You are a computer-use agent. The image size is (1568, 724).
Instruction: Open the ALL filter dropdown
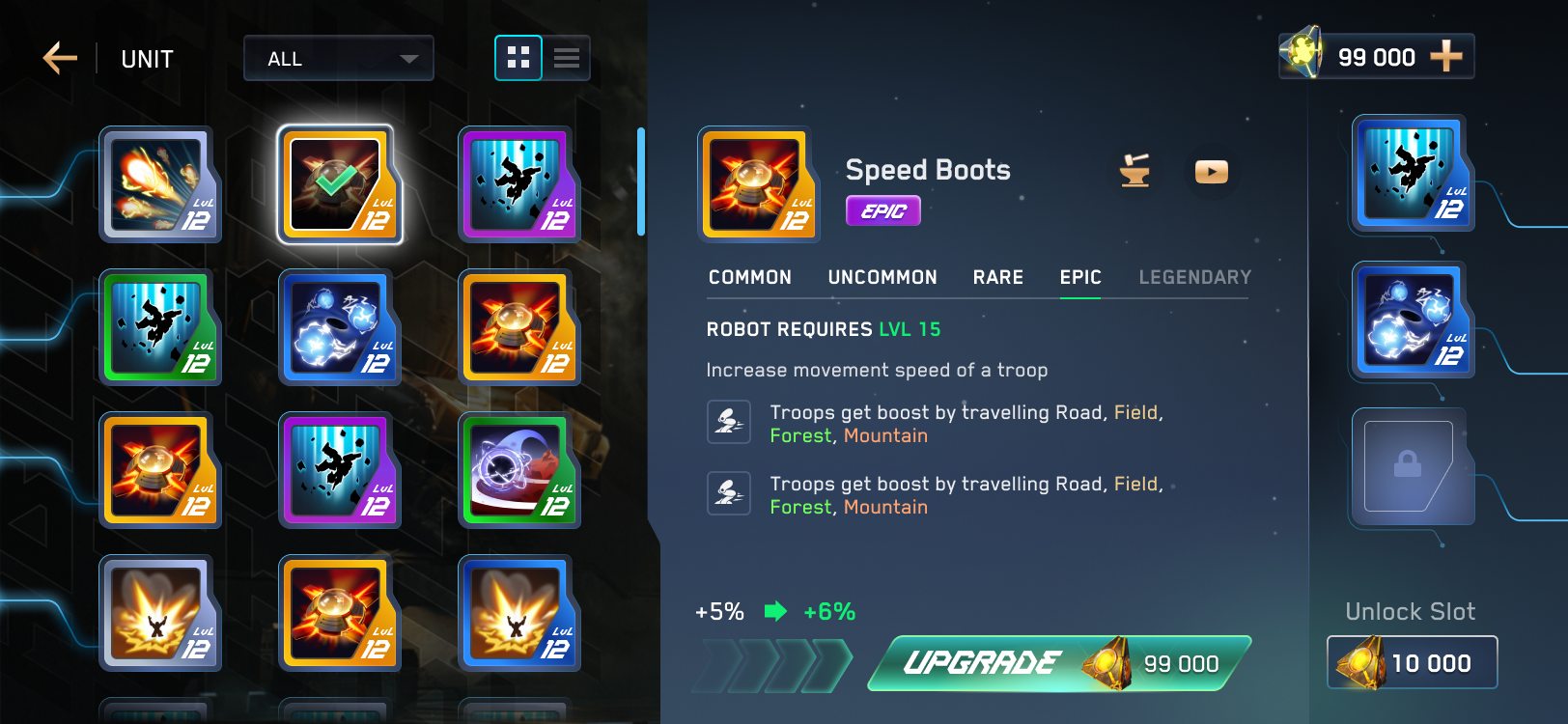338,59
